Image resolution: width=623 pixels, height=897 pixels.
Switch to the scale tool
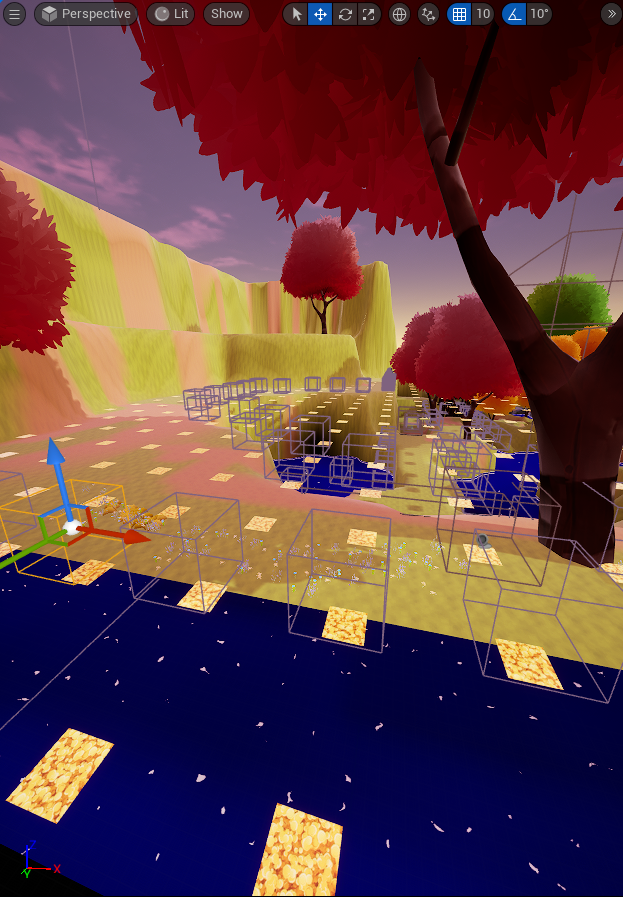click(369, 14)
